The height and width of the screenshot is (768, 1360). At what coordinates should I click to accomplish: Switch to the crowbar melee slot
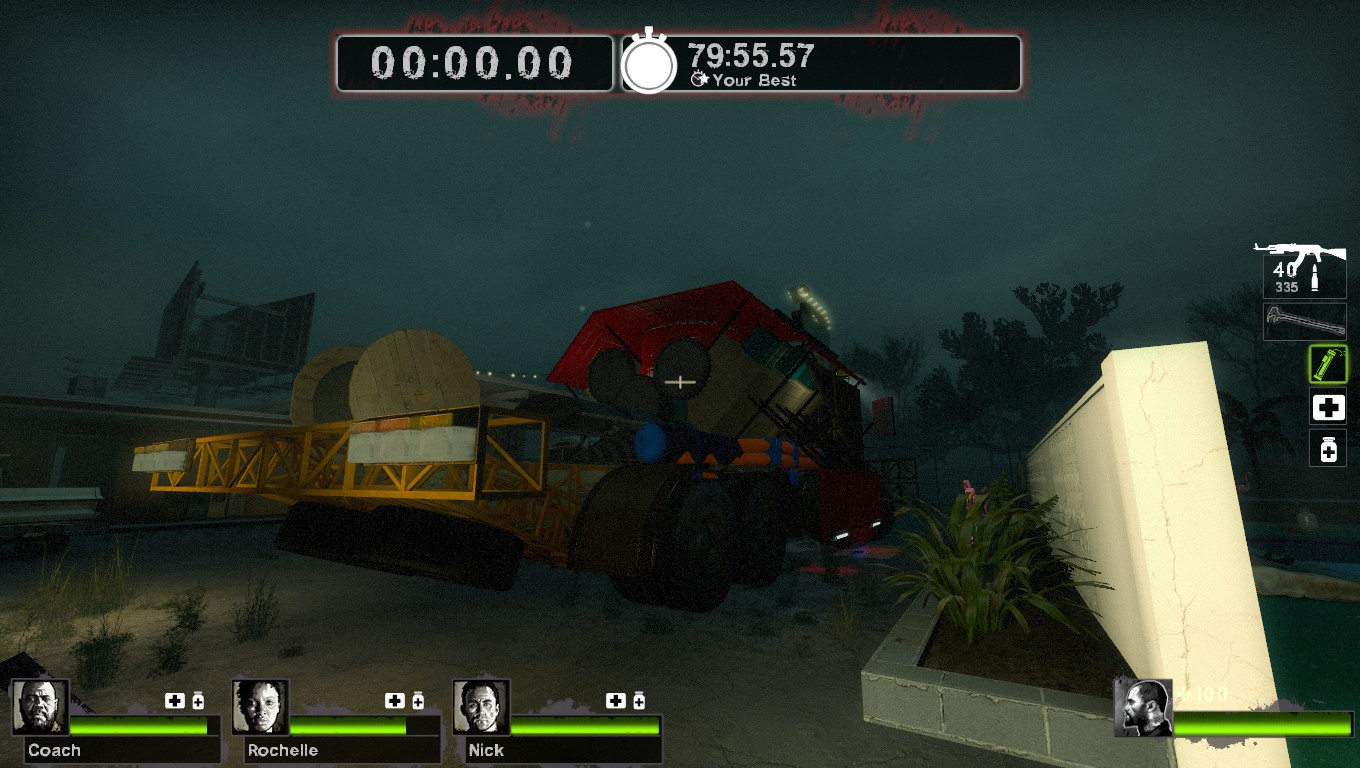tap(1304, 321)
